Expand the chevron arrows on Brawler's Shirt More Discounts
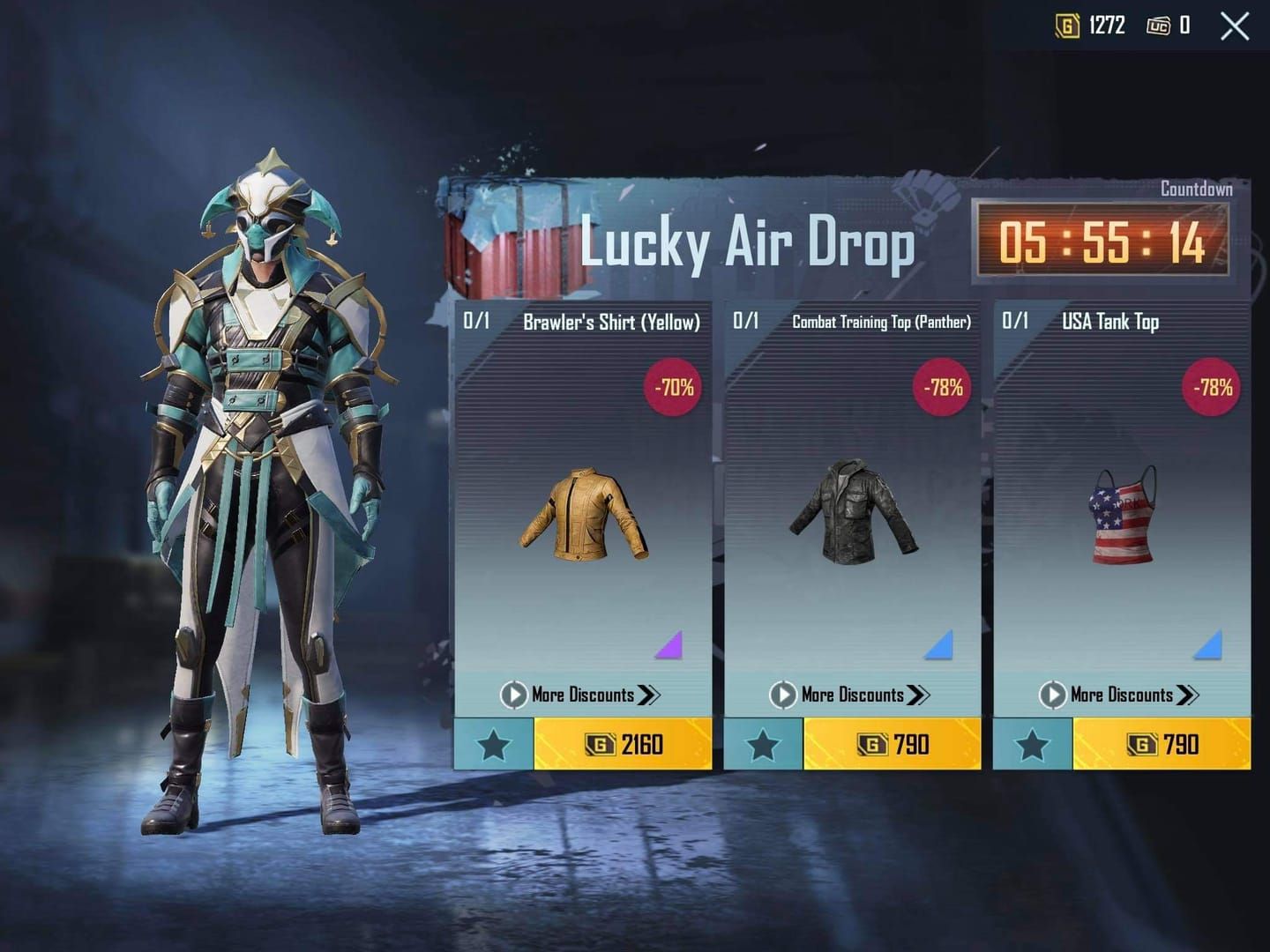The image size is (1270, 952). [x=651, y=695]
